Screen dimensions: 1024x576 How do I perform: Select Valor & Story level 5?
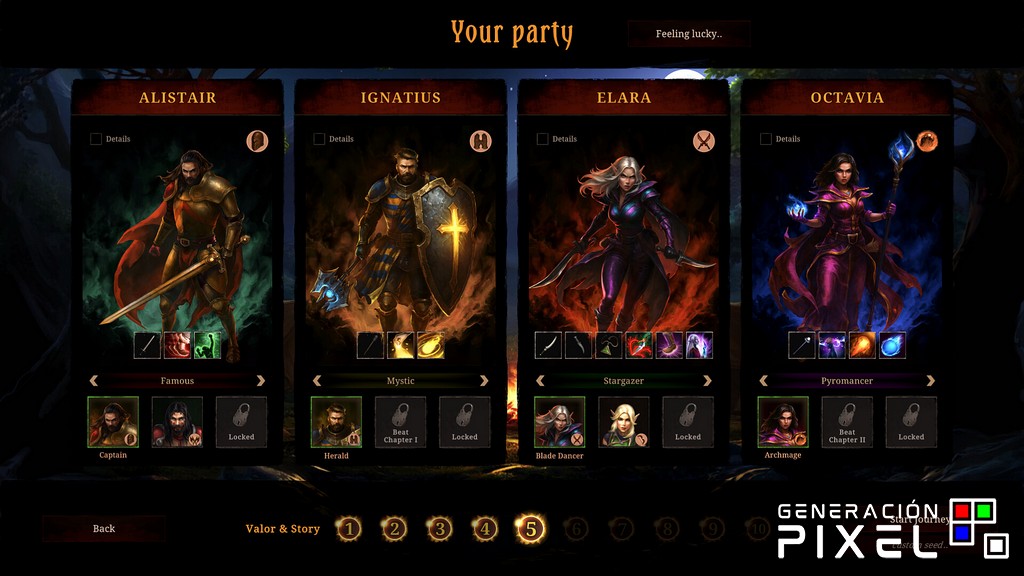click(x=530, y=529)
